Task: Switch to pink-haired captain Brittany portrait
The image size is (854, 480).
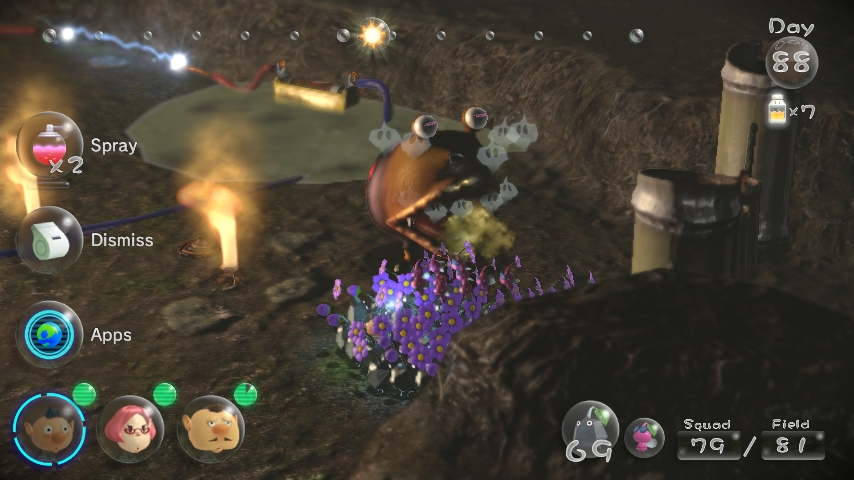Action: coord(130,429)
